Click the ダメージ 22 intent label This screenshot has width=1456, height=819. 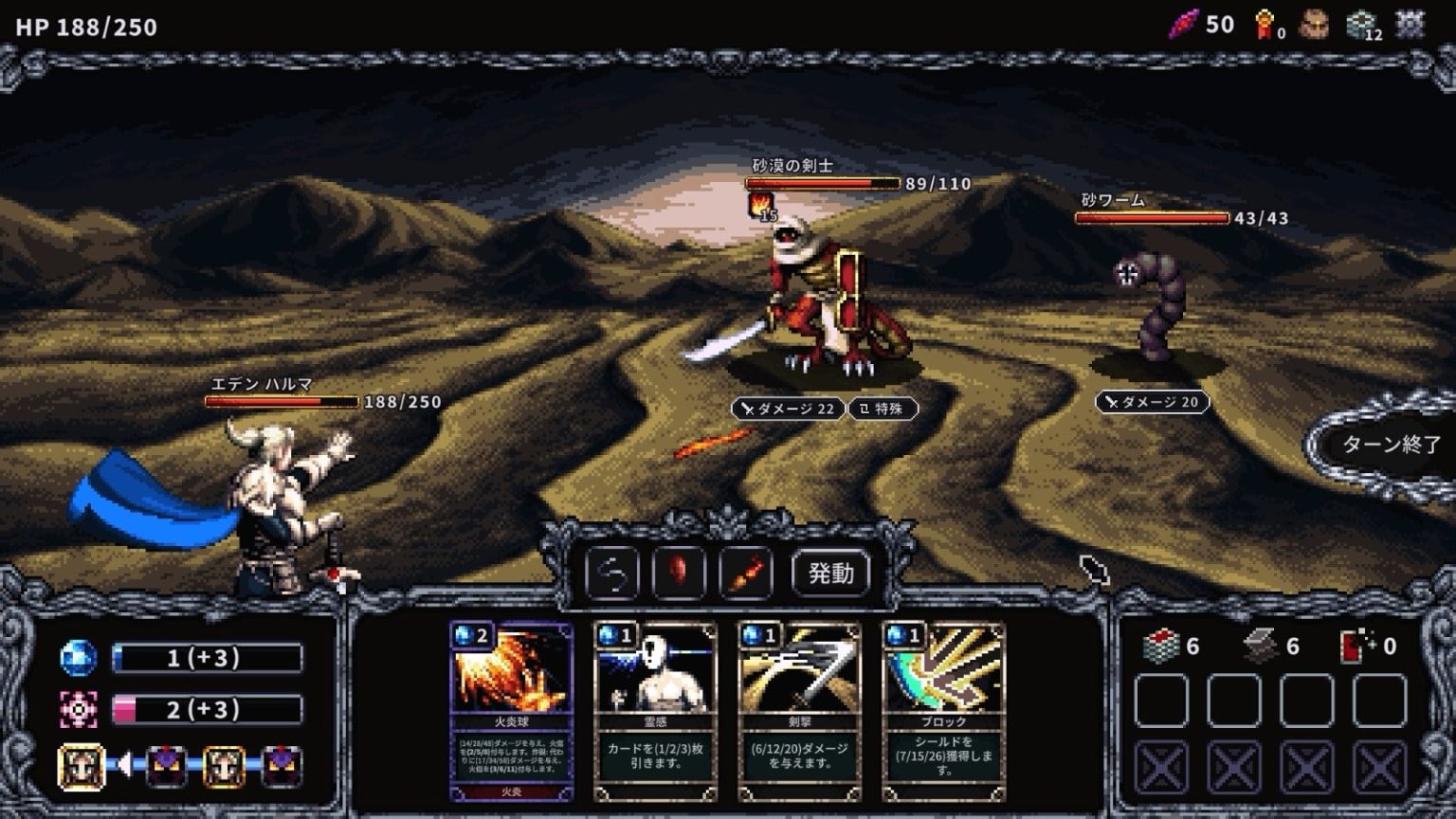click(787, 409)
